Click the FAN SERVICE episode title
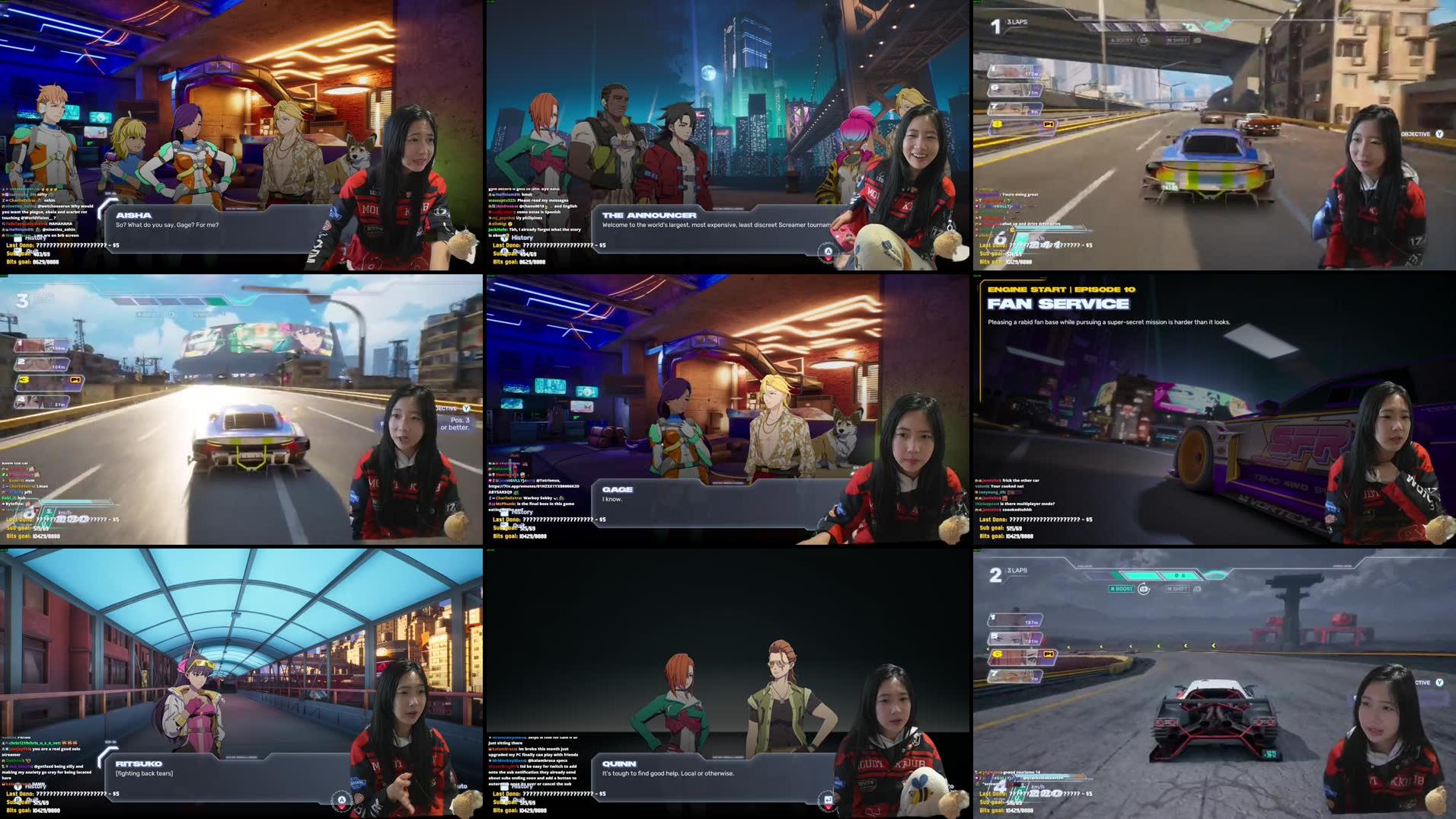Screen dimensions: 1456x819 (1058, 303)
